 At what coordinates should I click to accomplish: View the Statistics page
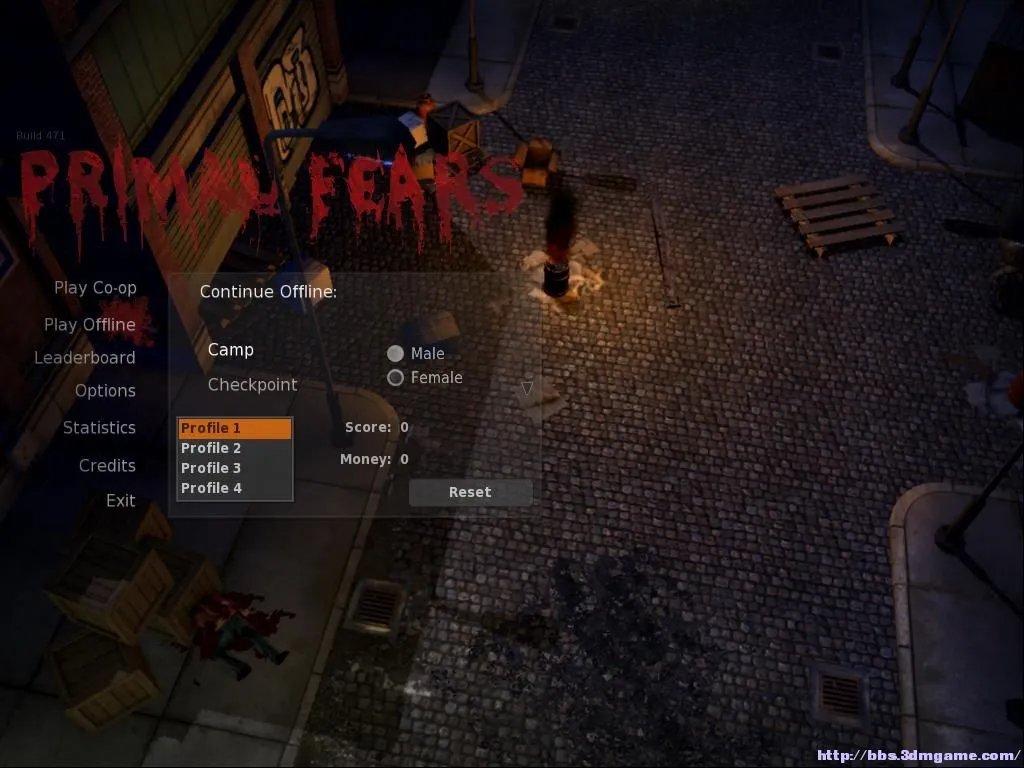[99, 428]
